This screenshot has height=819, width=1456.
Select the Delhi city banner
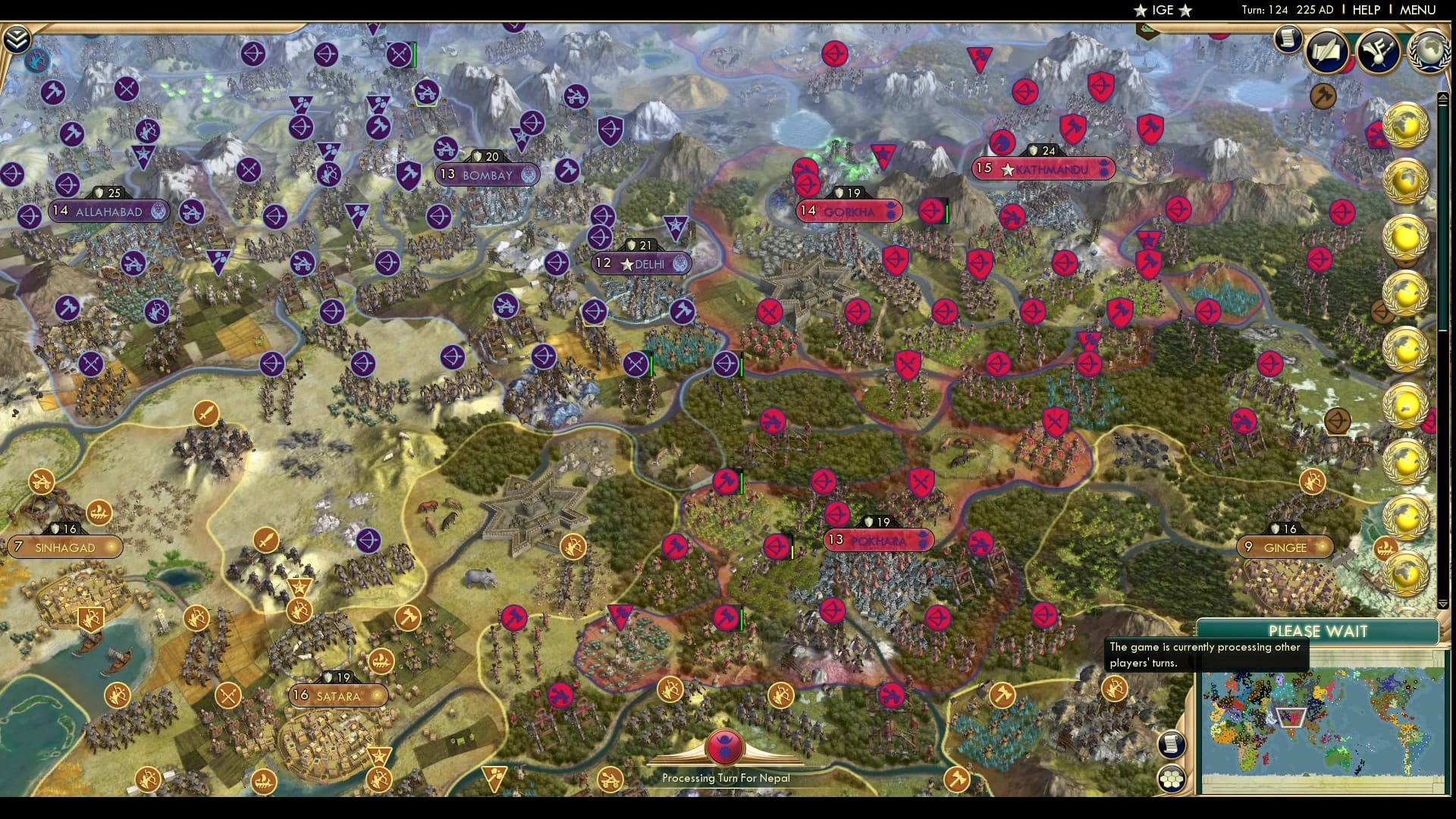641,263
